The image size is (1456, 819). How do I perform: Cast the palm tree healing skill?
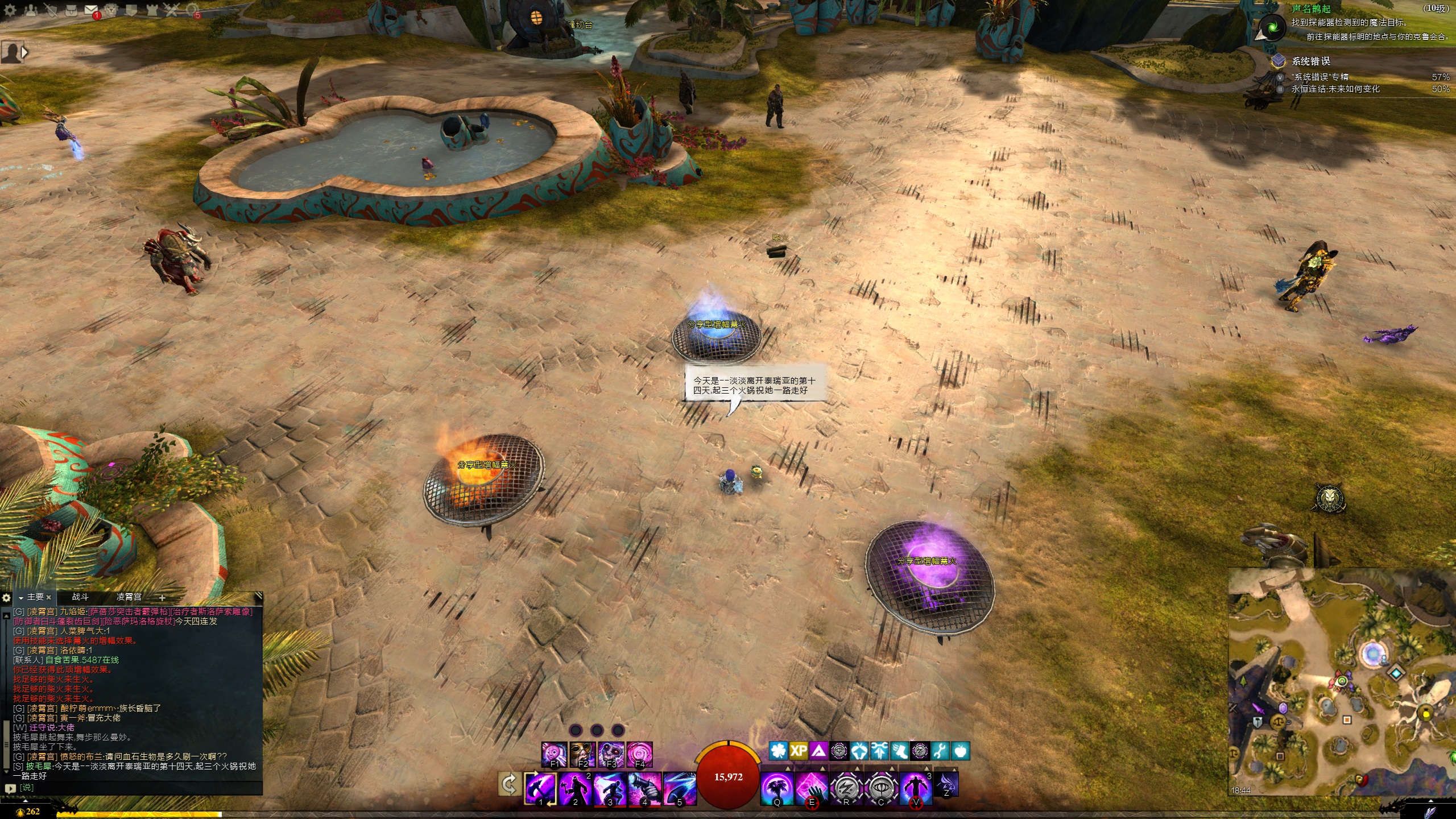[777, 788]
